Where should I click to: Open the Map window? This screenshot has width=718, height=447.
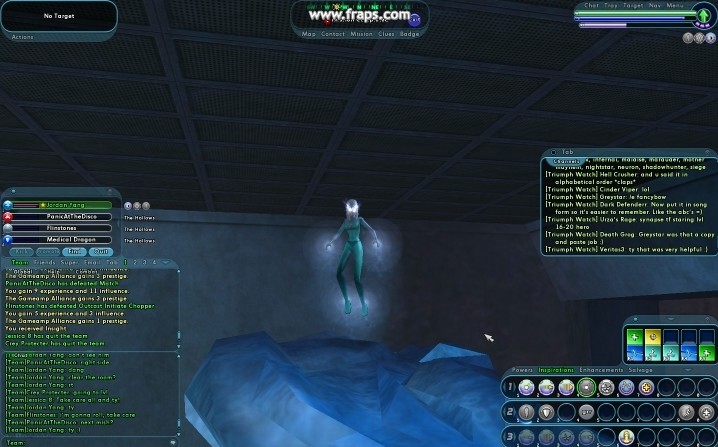310,34
